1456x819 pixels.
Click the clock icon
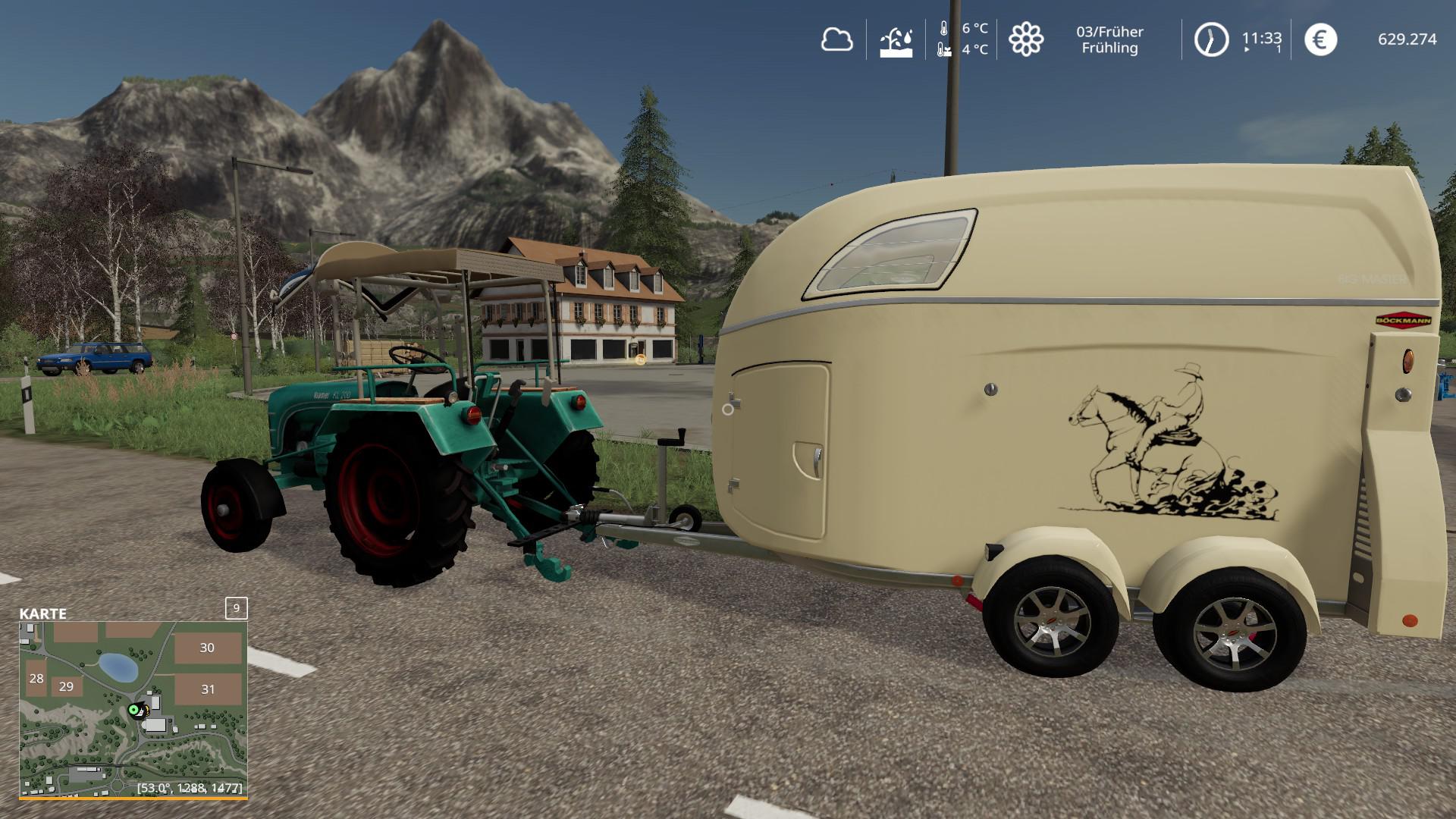tap(1211, 39)
